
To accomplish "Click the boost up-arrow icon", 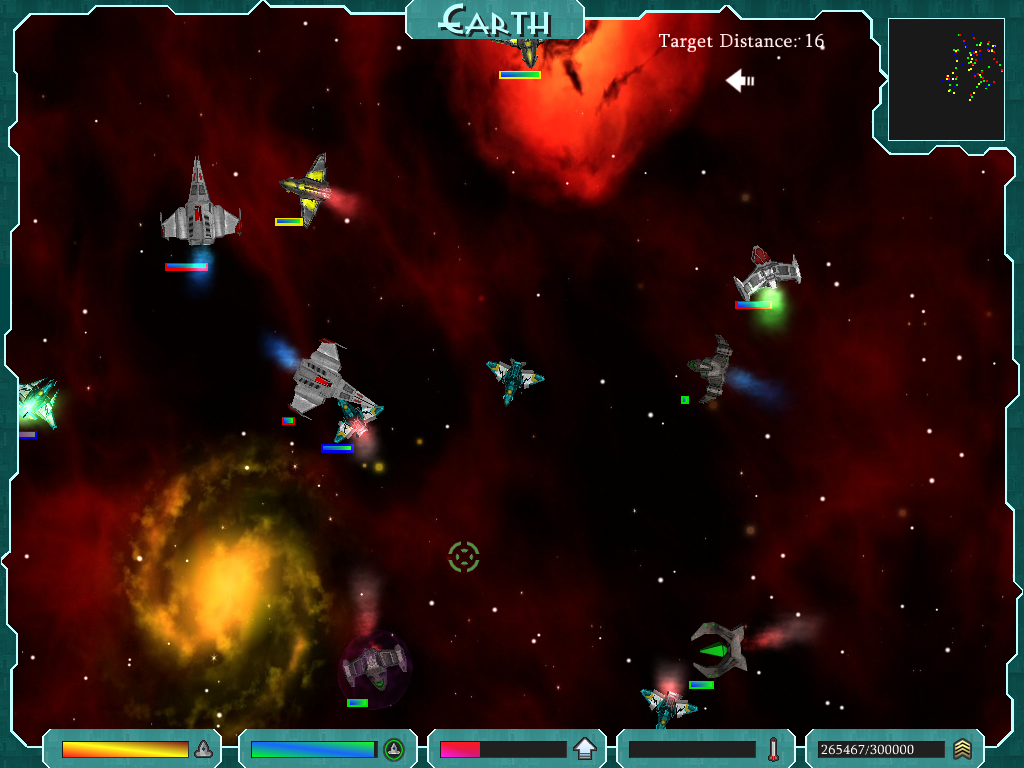I will [x=584, y=749].
